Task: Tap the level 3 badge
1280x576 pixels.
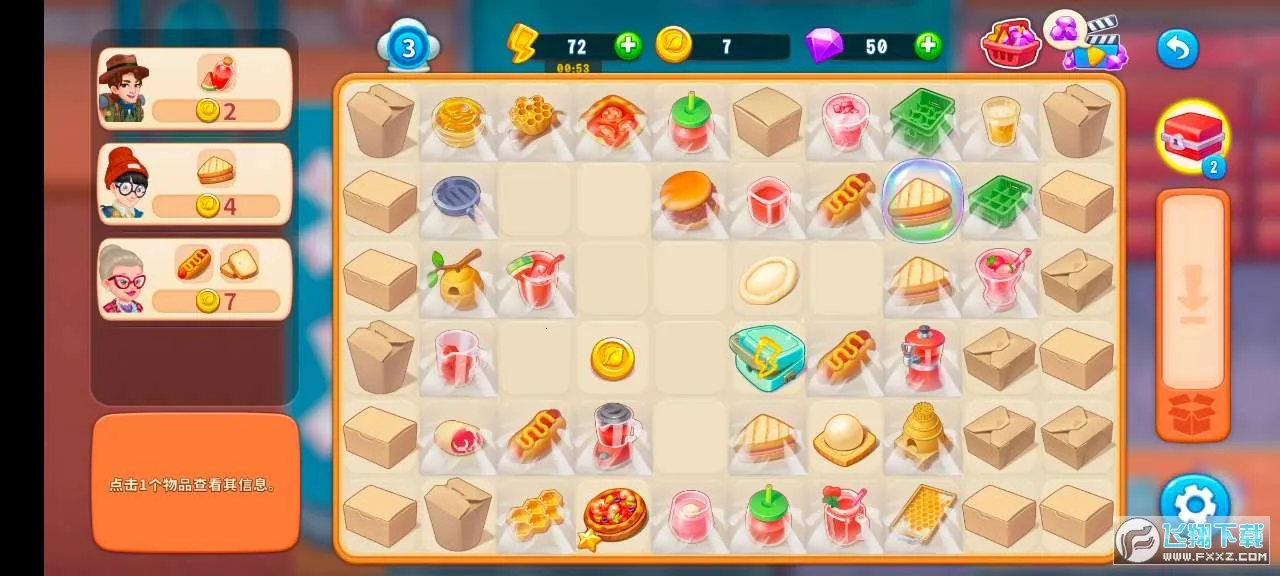Action: [408, 47]
